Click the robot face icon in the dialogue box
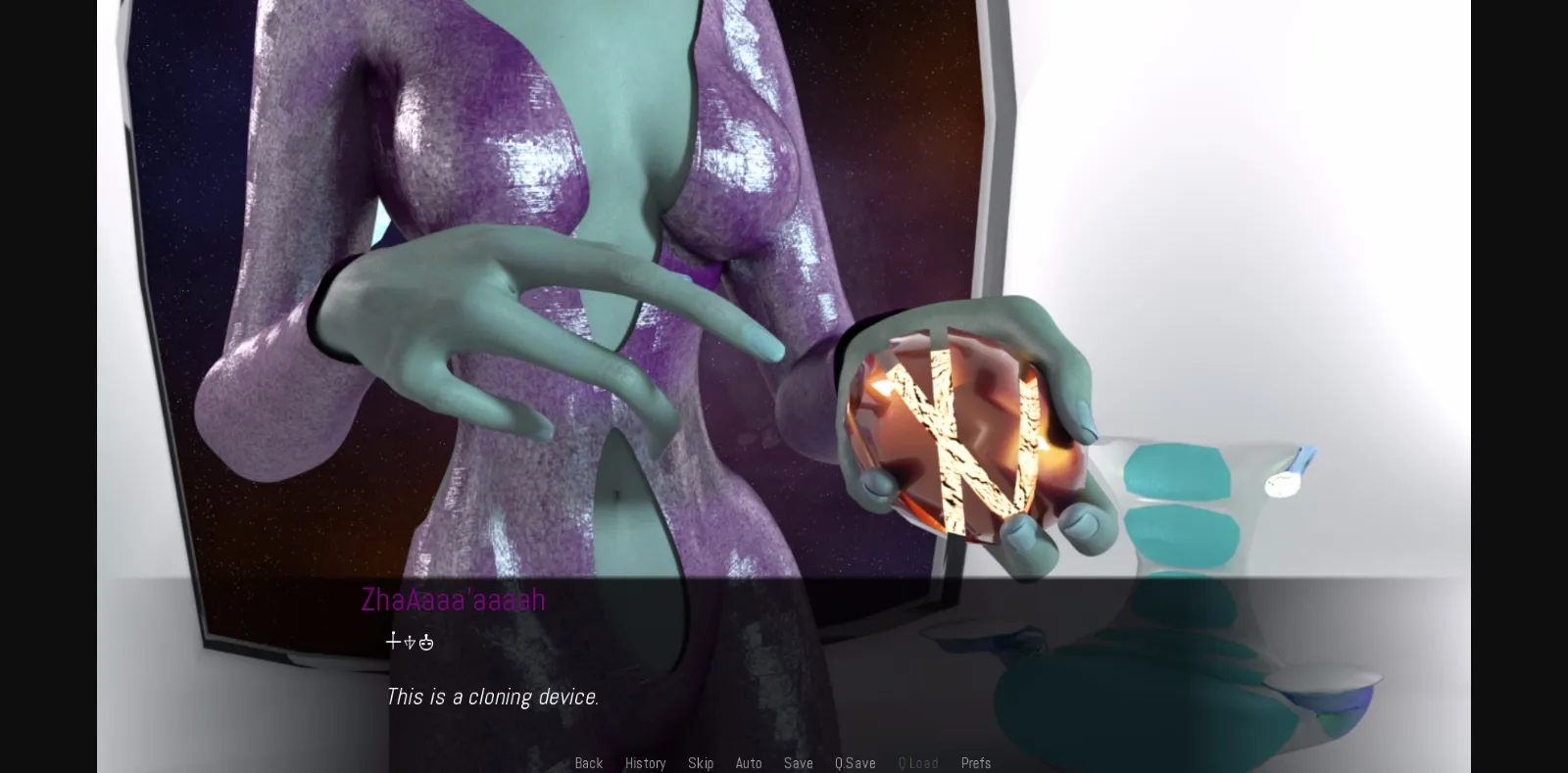Viewport: 1568px width, 773px height. click(x=426, y=642)
